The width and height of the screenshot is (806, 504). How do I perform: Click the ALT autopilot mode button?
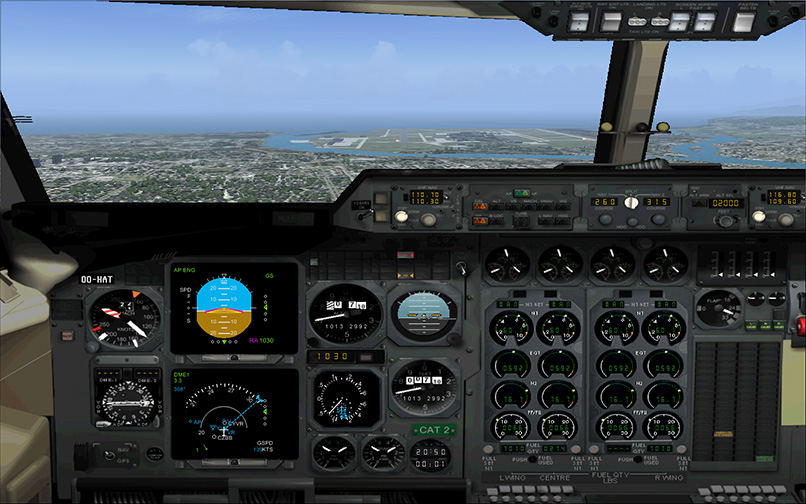click(x=498, y=203)
